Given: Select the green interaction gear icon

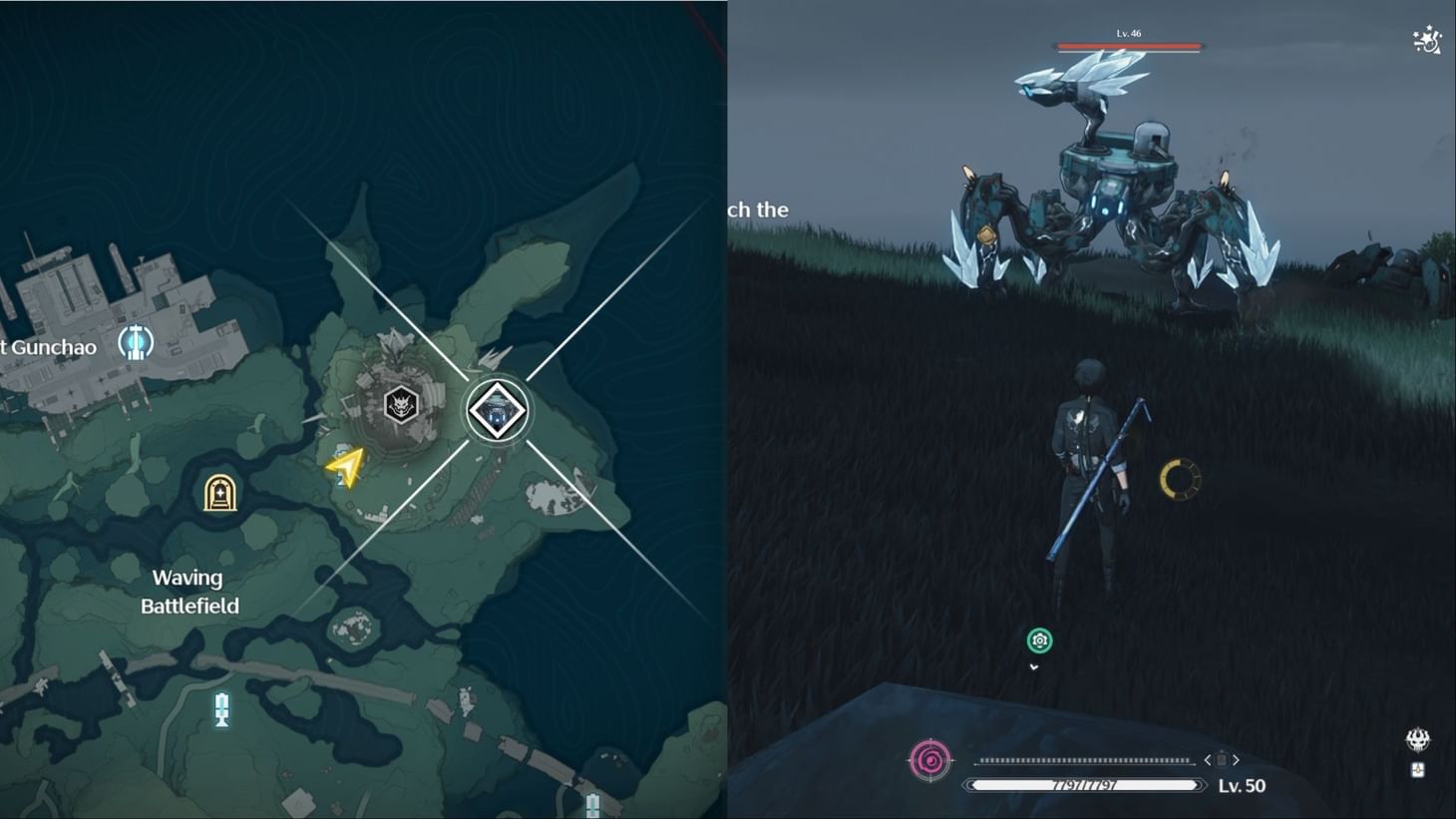Looking at the screenshot, I should [1039, 641].
